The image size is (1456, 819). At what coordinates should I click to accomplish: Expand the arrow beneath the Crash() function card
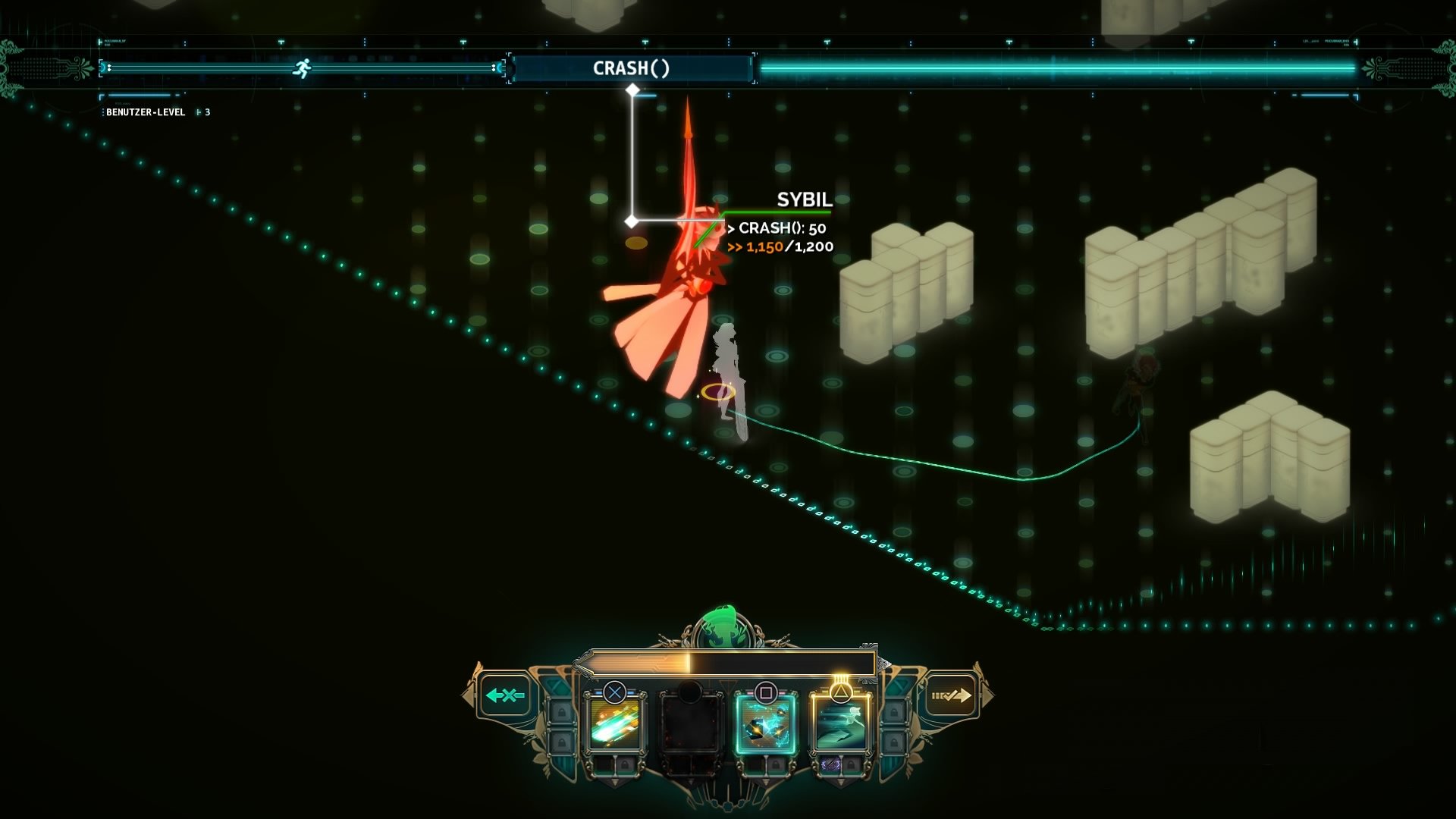tap(616, 784)
